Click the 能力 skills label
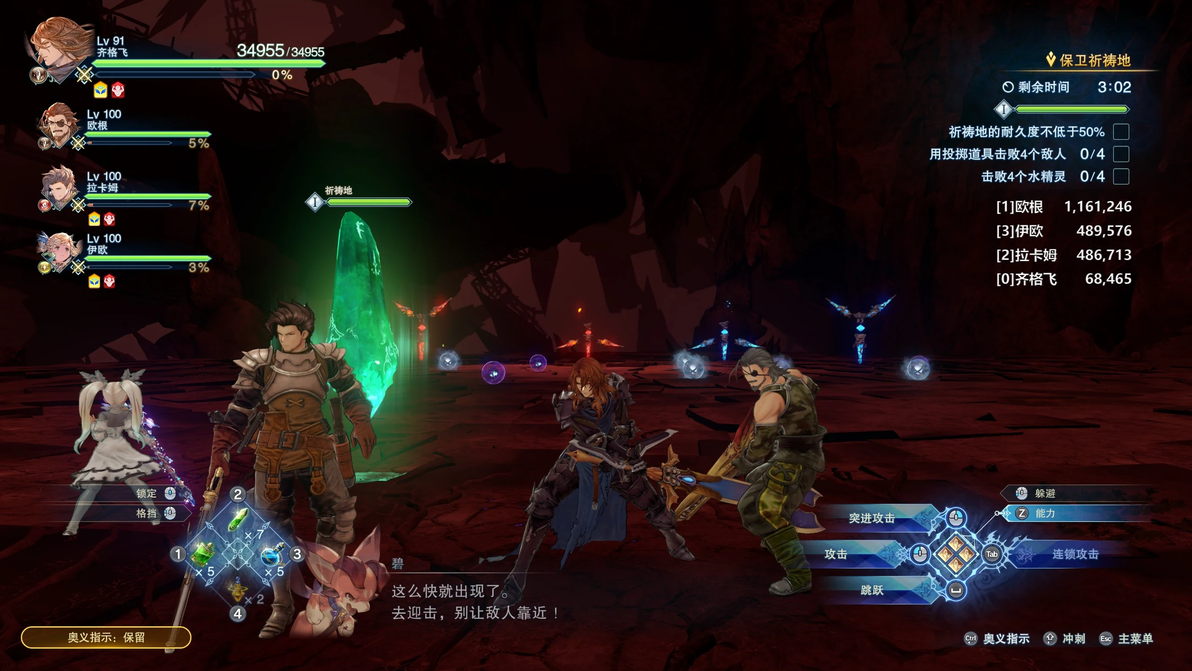Viewport: 1192px width, 671px height. 1045,513
